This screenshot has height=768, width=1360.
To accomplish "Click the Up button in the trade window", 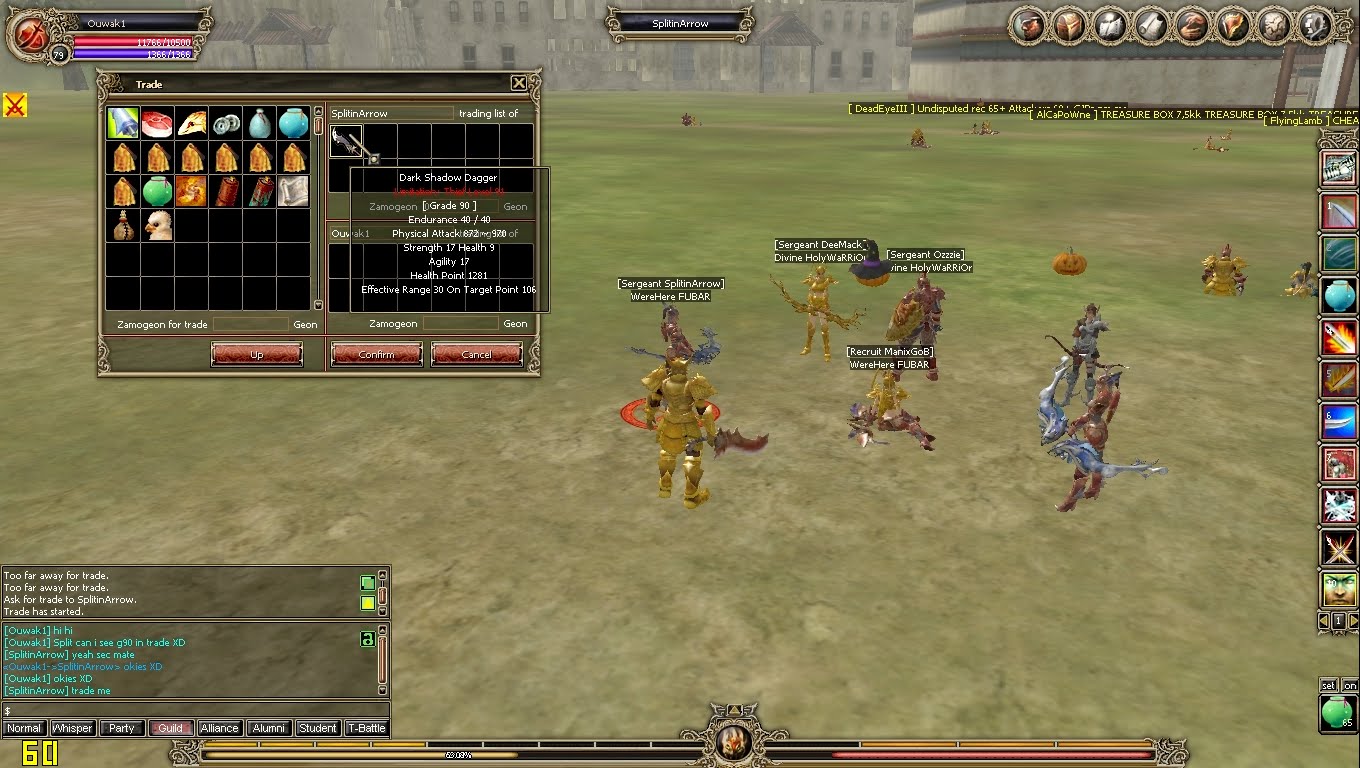I will point(256,354).
